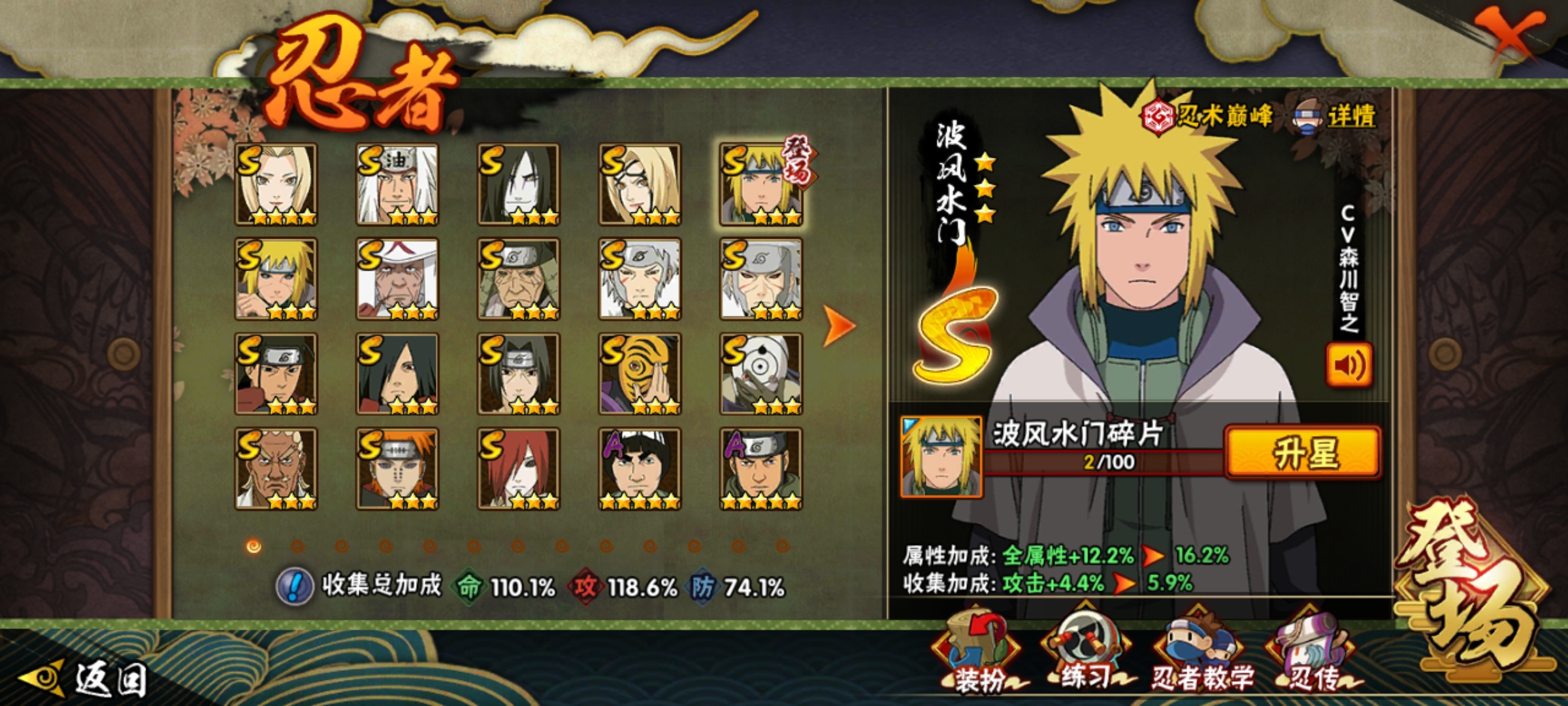This screenshot has width=1568, height=706.
Task: Click the 升星 star upgrade button
Action: [x=1303, y=452]
